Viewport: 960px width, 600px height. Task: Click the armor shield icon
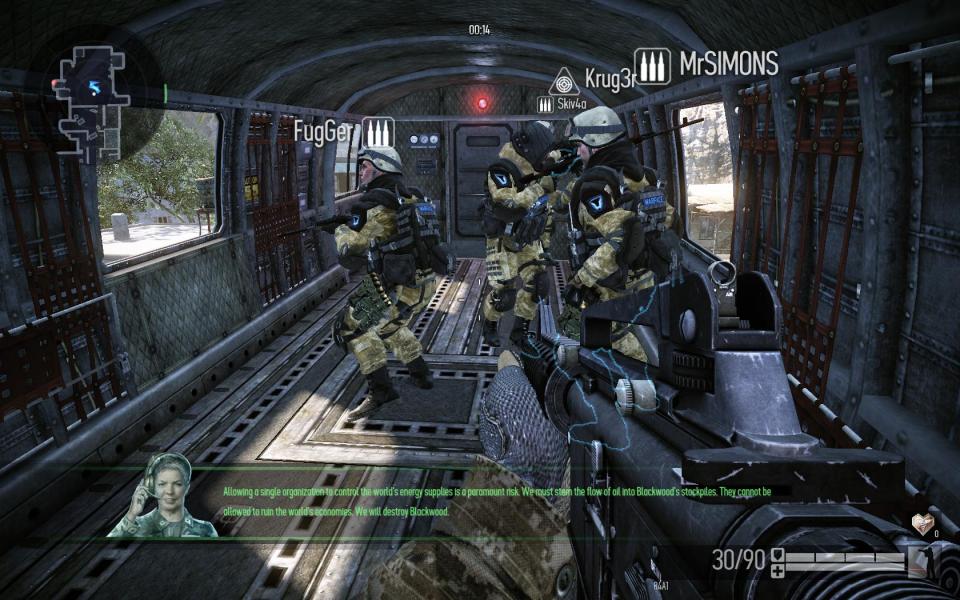coord(778,553)
